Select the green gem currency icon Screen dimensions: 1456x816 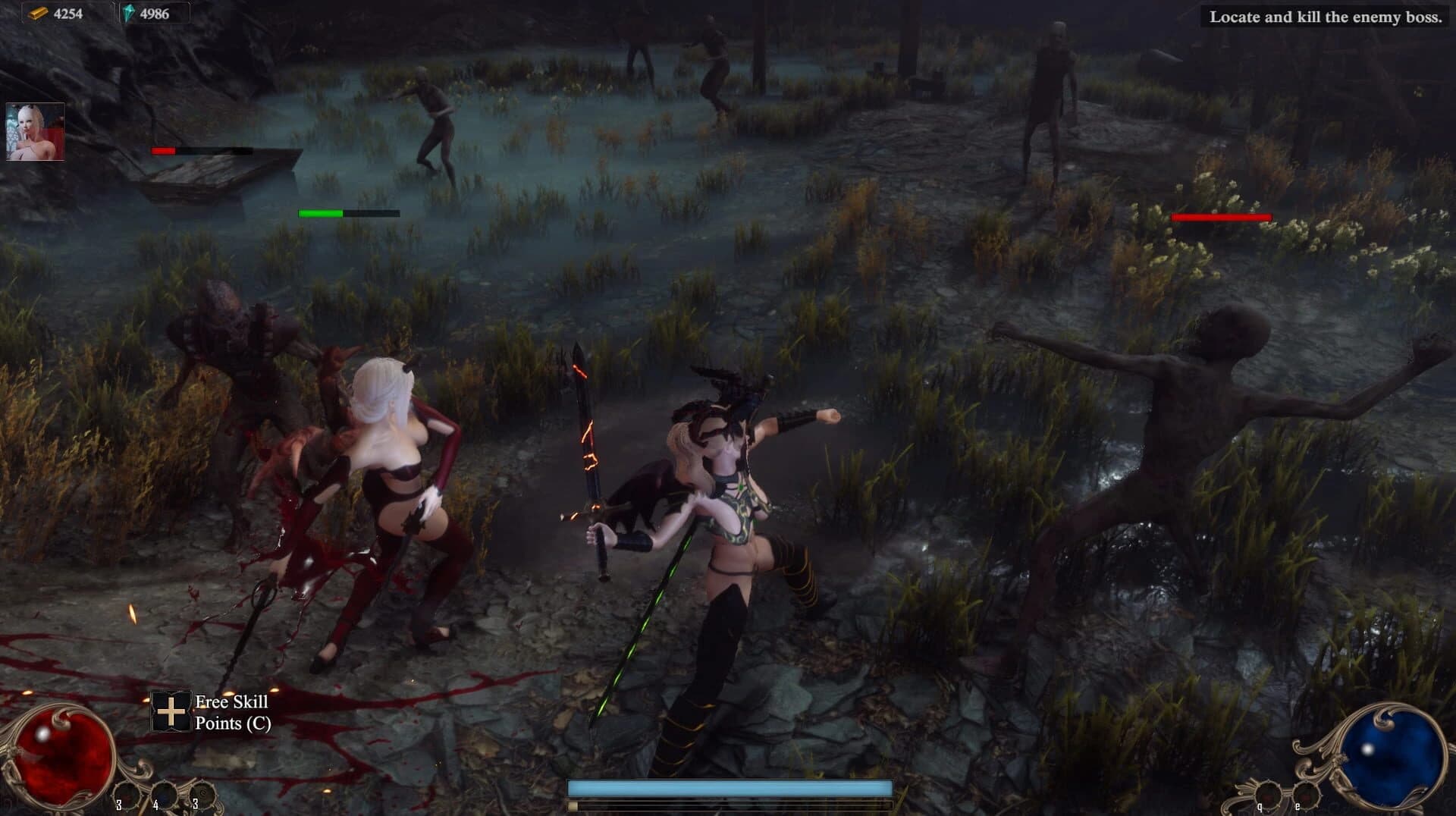130,13
